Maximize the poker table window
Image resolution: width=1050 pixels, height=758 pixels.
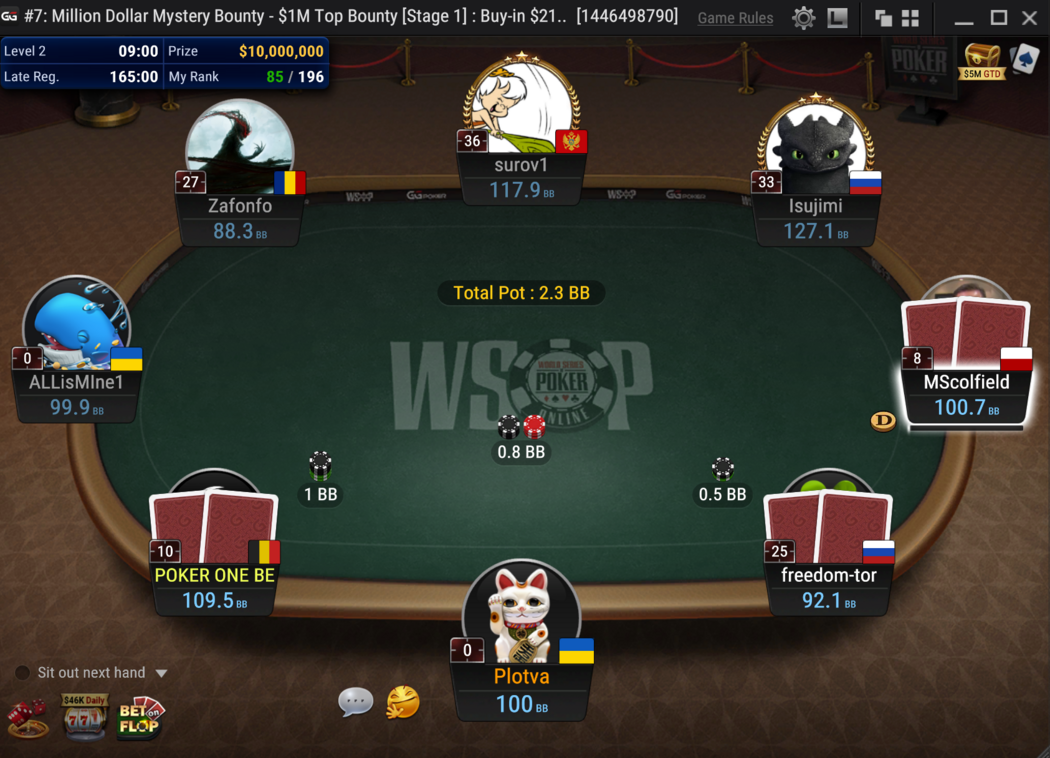(998, 18)
